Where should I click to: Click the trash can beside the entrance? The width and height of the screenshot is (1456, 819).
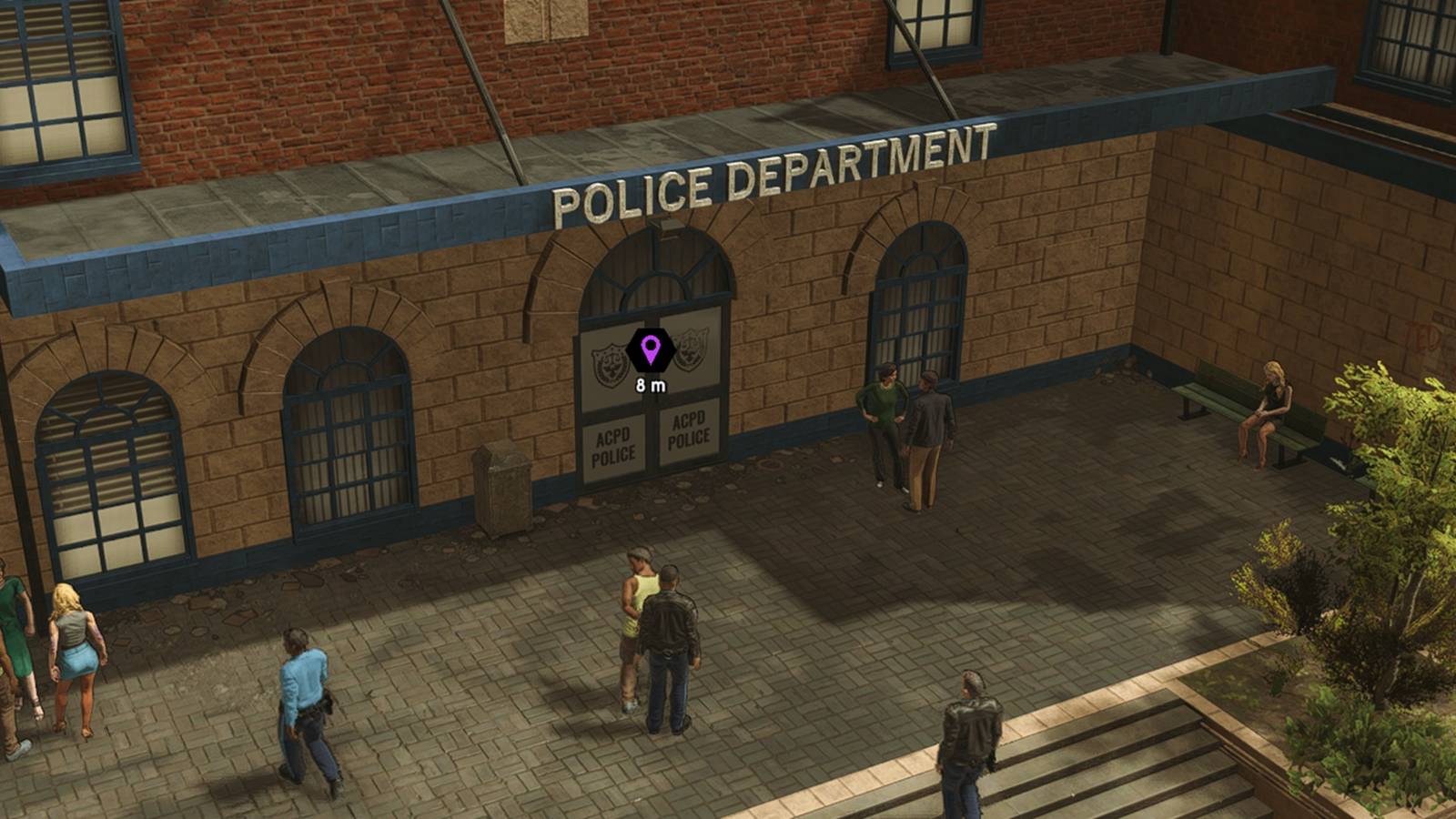[x=501, y=482]
